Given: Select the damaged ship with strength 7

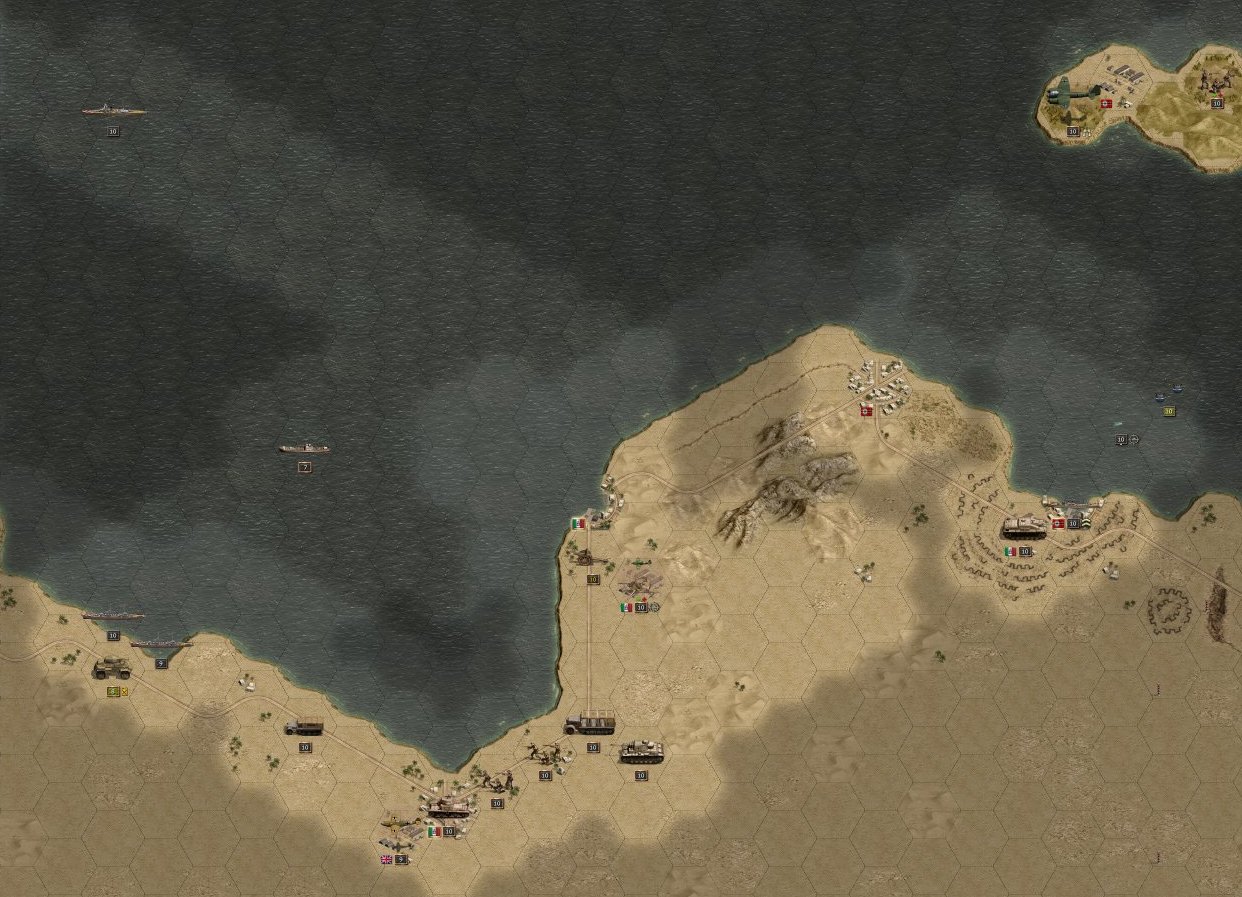Looking at the screenshot, I should pos(304,449).
